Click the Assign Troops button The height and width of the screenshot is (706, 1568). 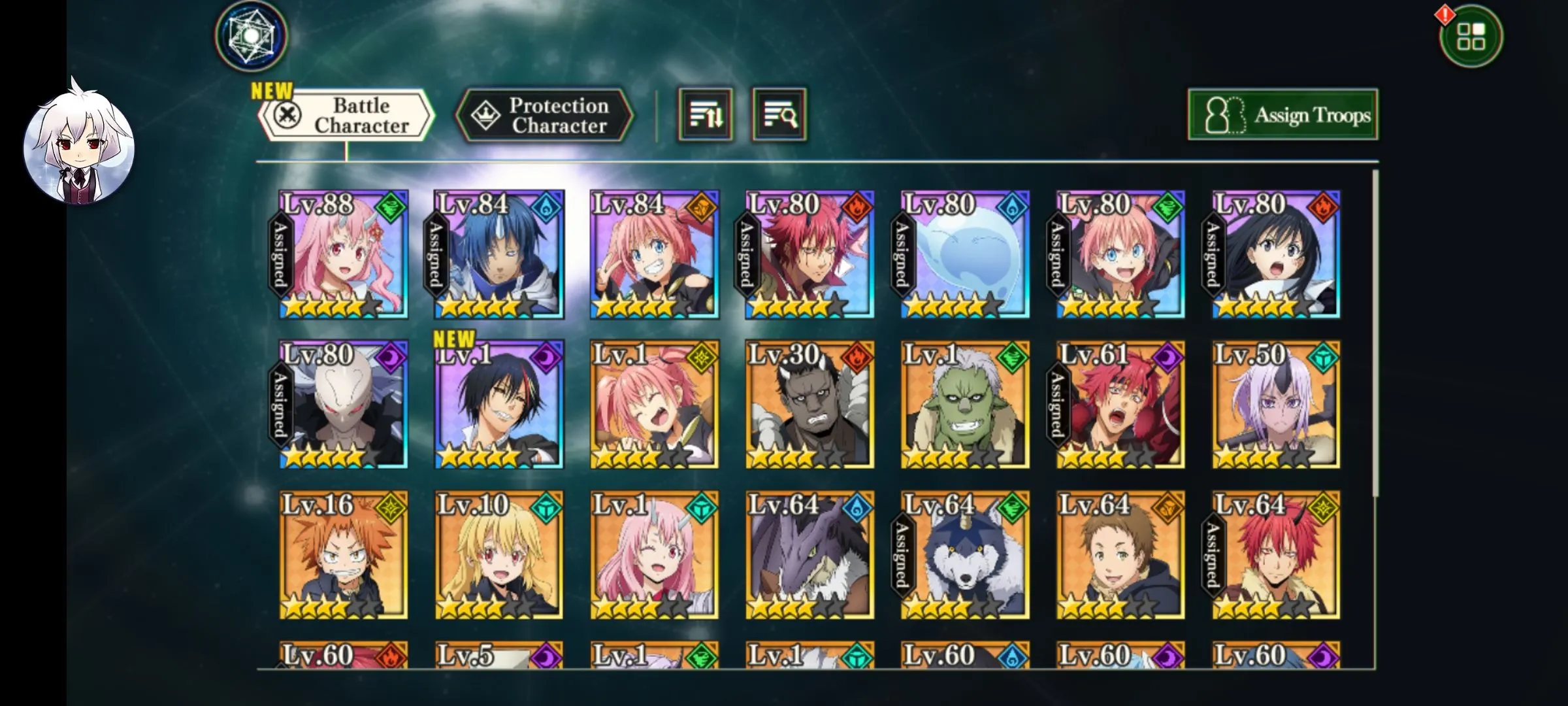(1282, 115)
